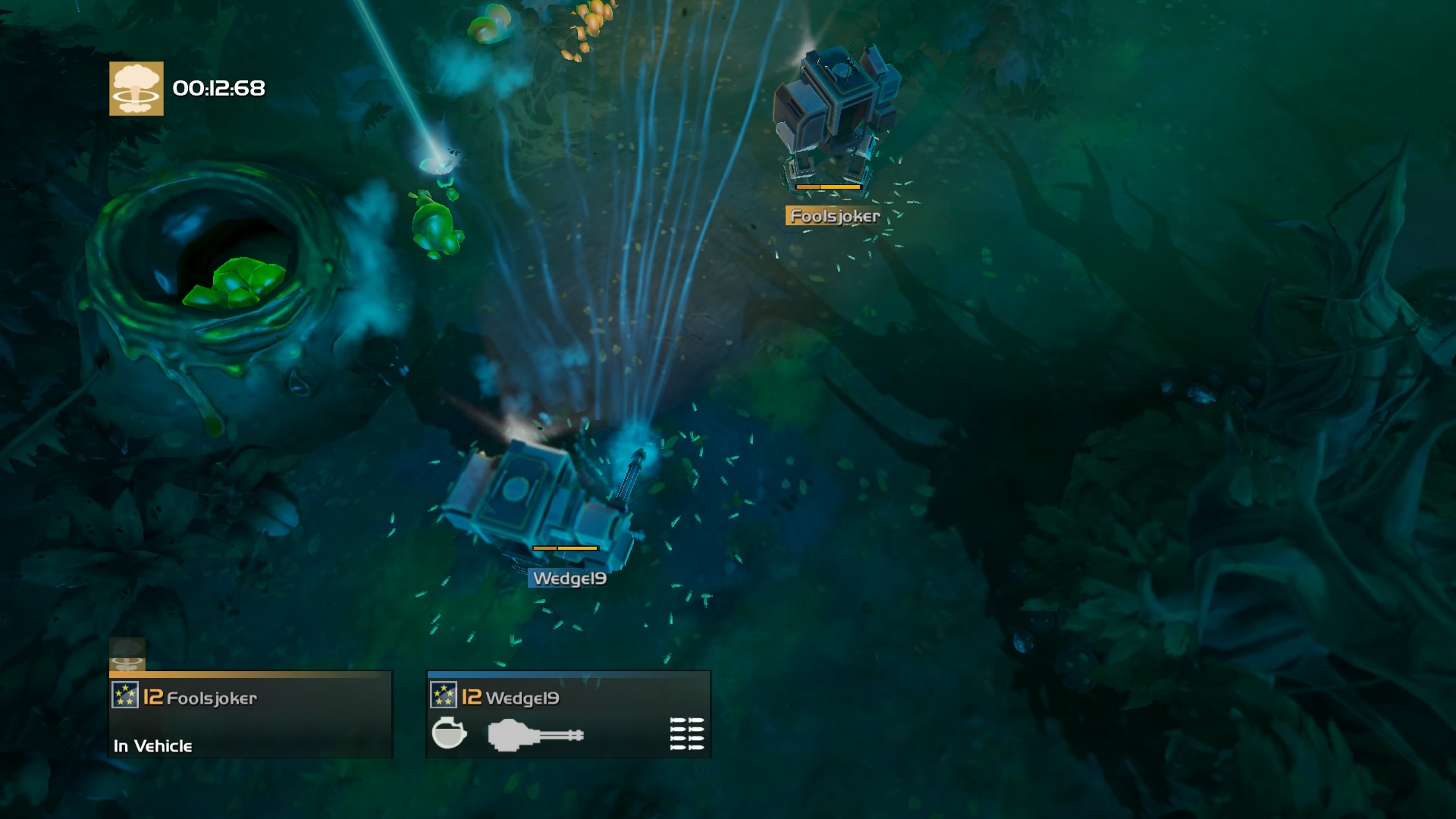Select the Wedge19 nameplate above the tank
This screenshot has width=1456, height=819.
(x=569, y=579)
